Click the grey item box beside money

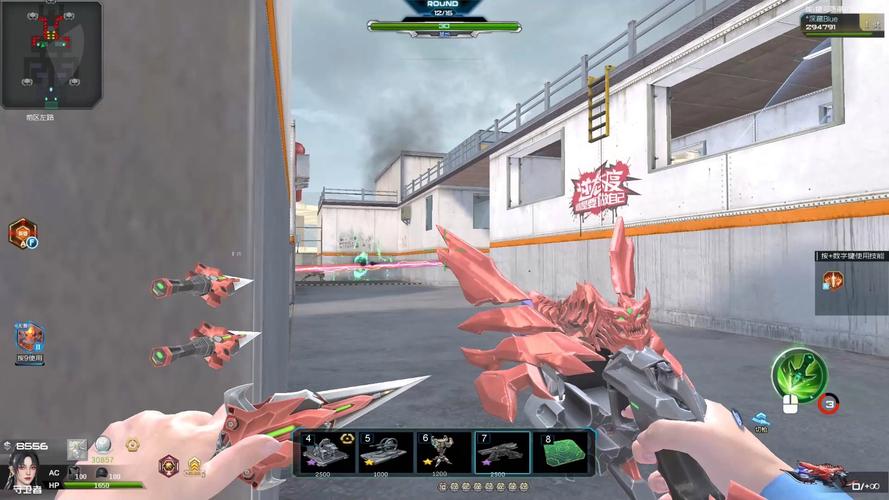77,448
